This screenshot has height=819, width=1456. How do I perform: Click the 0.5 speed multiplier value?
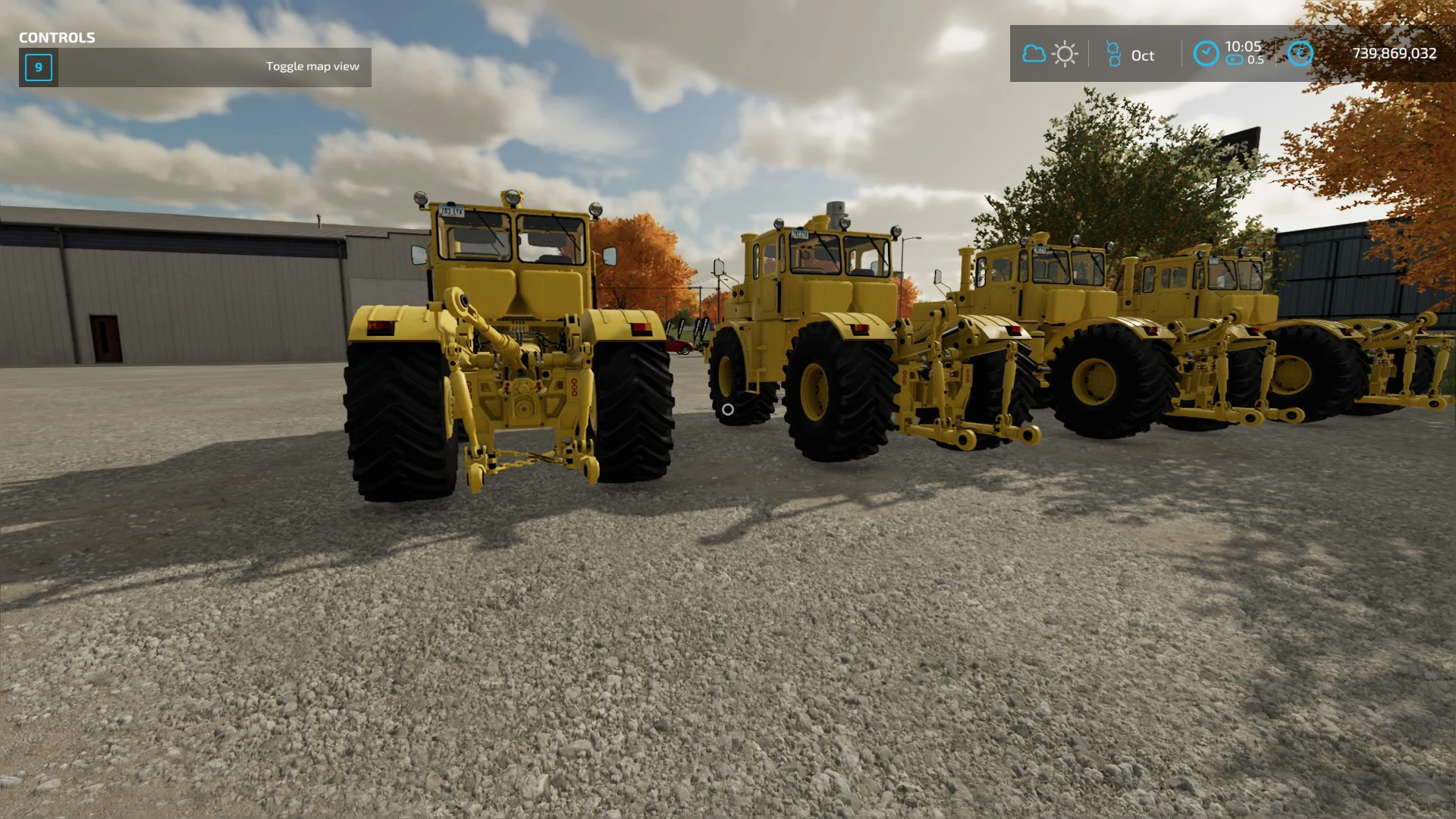[1256, 60]
